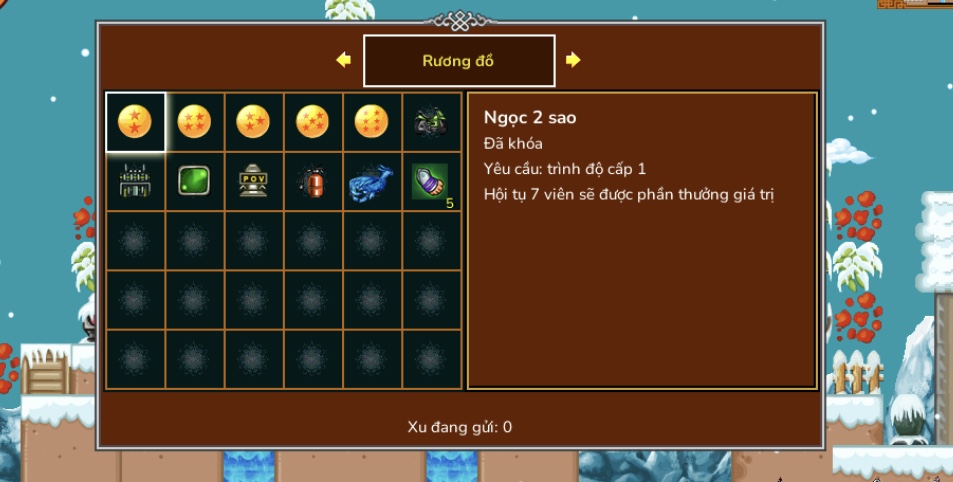Choose the grey machine console item
Image resolution: width=953 pixels, height=482 pixels.
[135, 181]
